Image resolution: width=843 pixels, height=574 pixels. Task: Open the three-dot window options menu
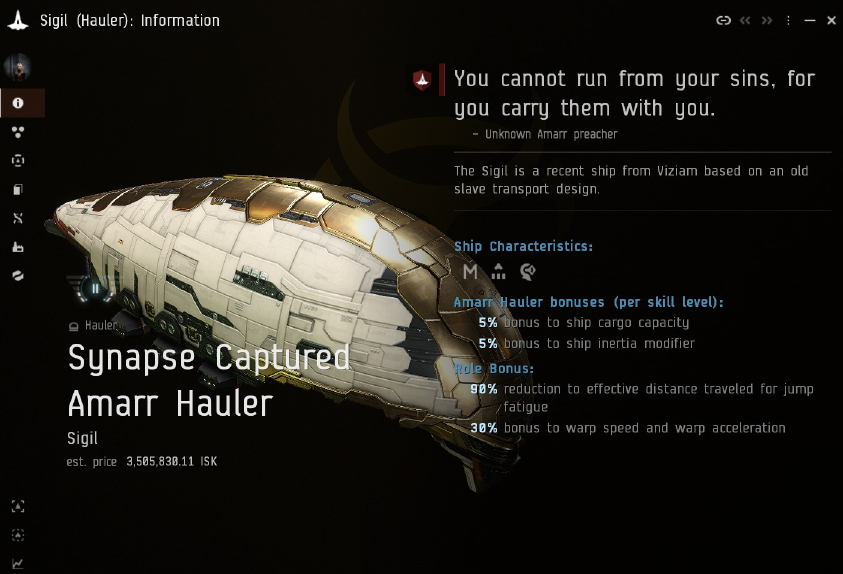click(789, 20)
